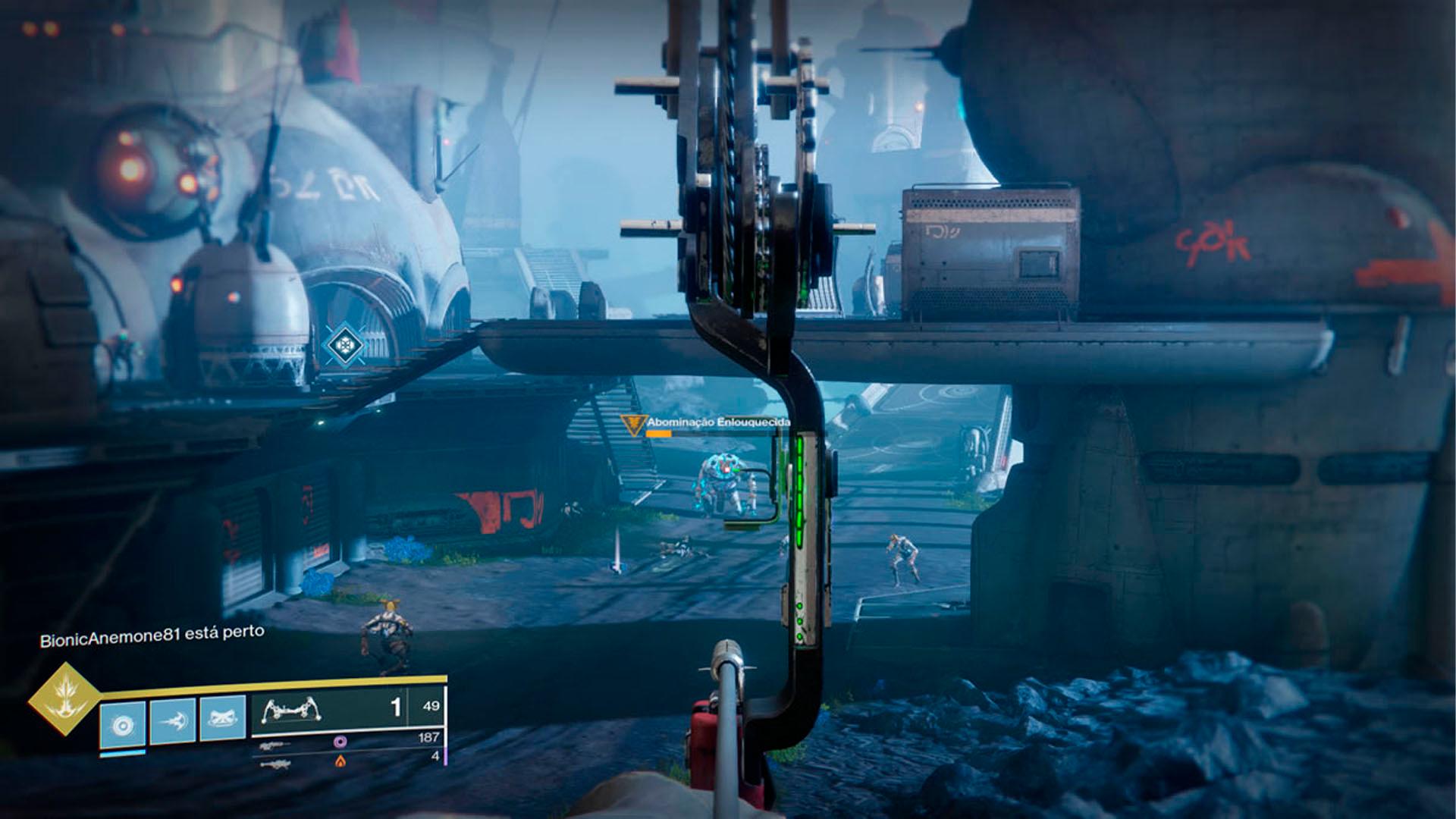1456x819 pixels.
Task: Trigger the class ability icon
Action: point(223,719)
